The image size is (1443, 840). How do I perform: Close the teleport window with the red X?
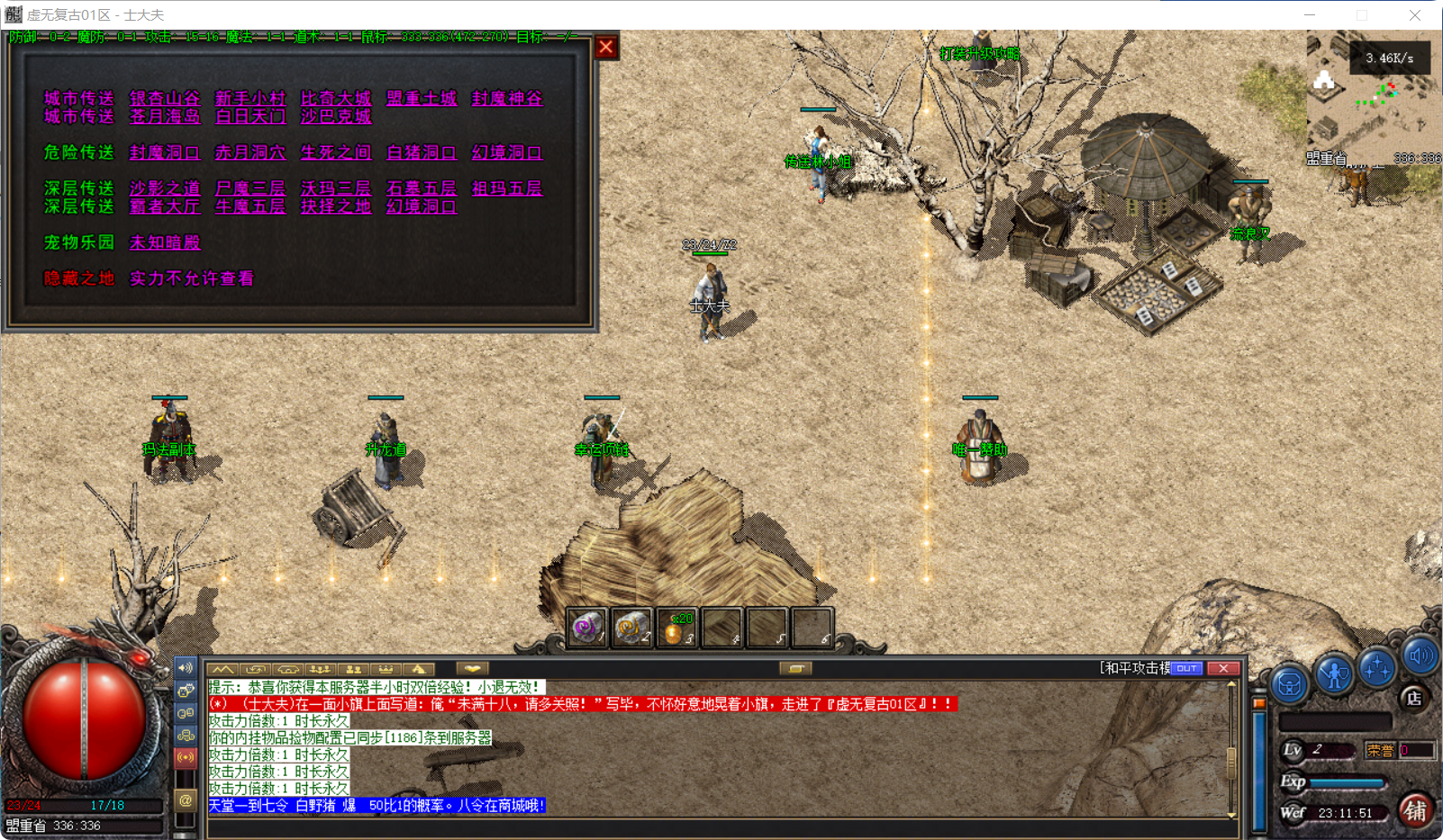click(x=605, y=47)
